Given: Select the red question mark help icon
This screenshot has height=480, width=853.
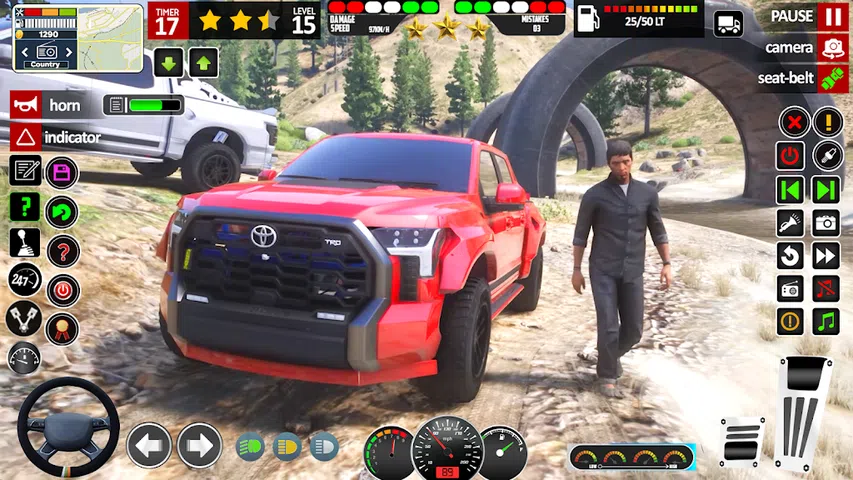Looking at the screenshot, I should click(62, 250).
